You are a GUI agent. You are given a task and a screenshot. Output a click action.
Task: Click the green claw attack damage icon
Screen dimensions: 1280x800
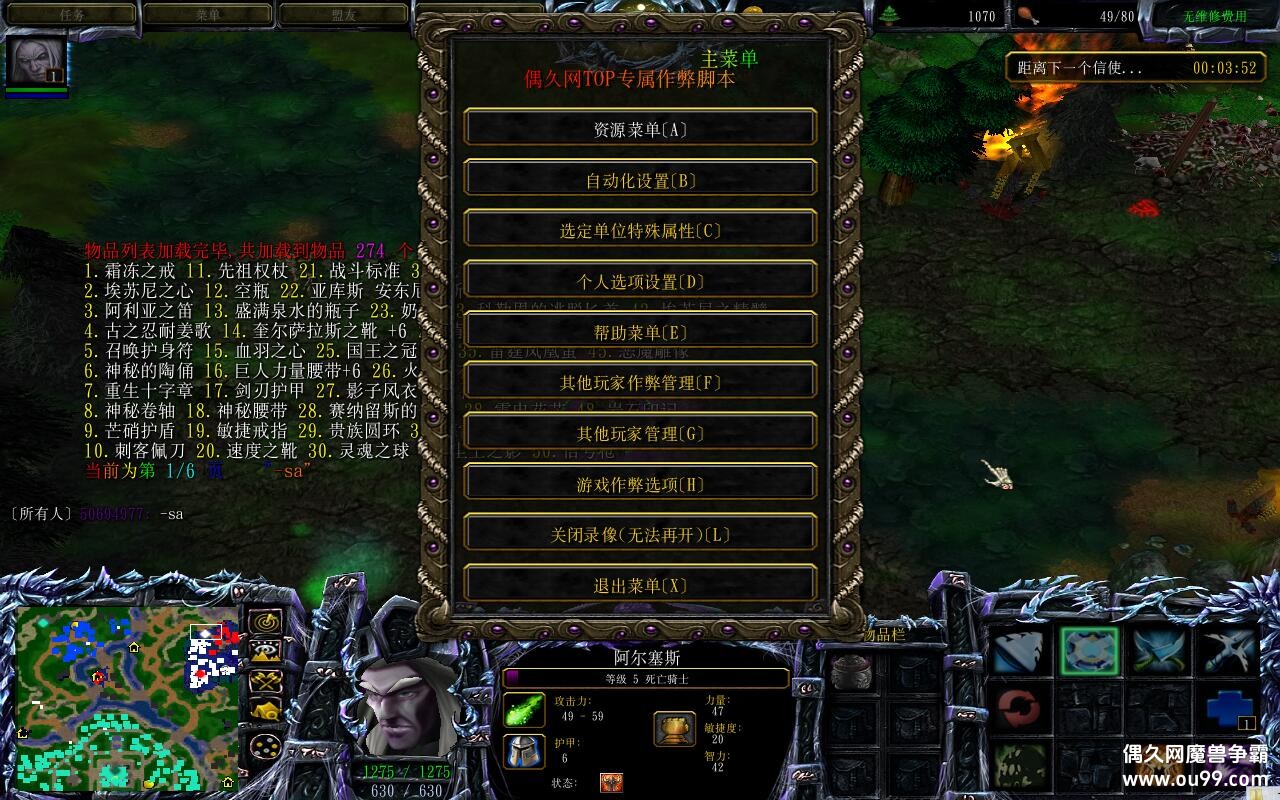pos(522,710)
